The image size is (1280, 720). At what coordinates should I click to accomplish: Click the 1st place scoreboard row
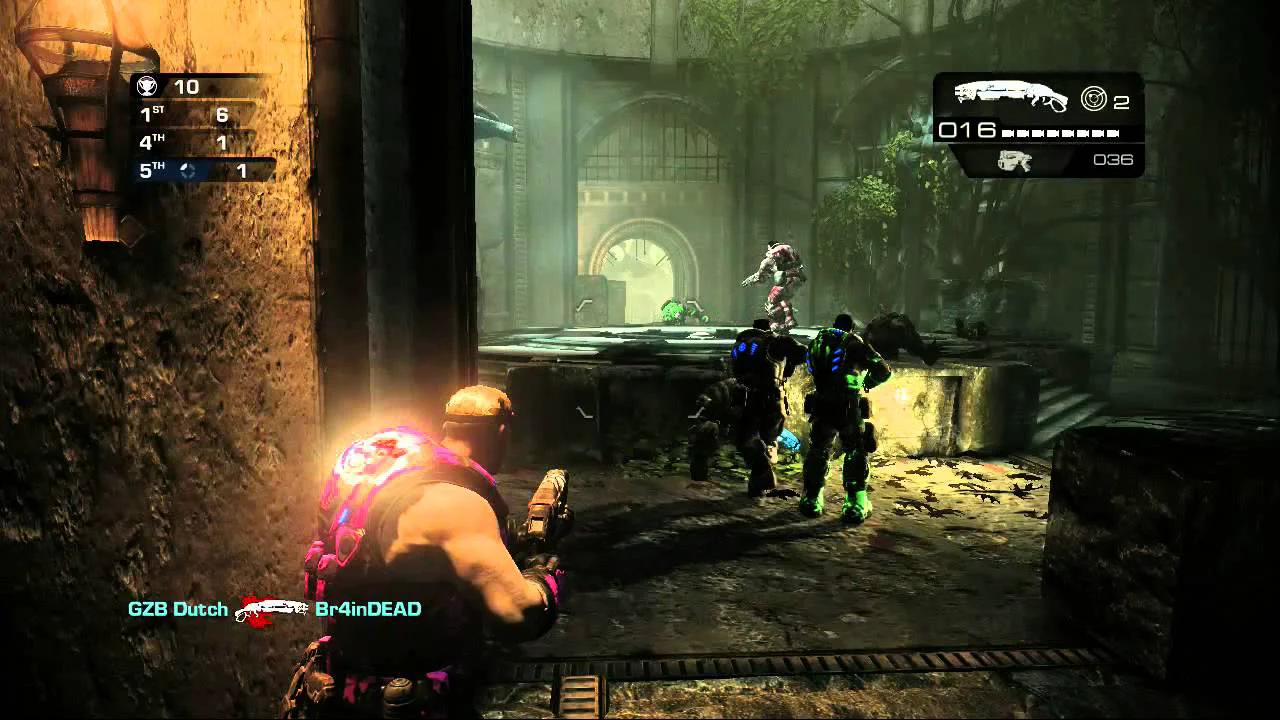tap(200, 115)
